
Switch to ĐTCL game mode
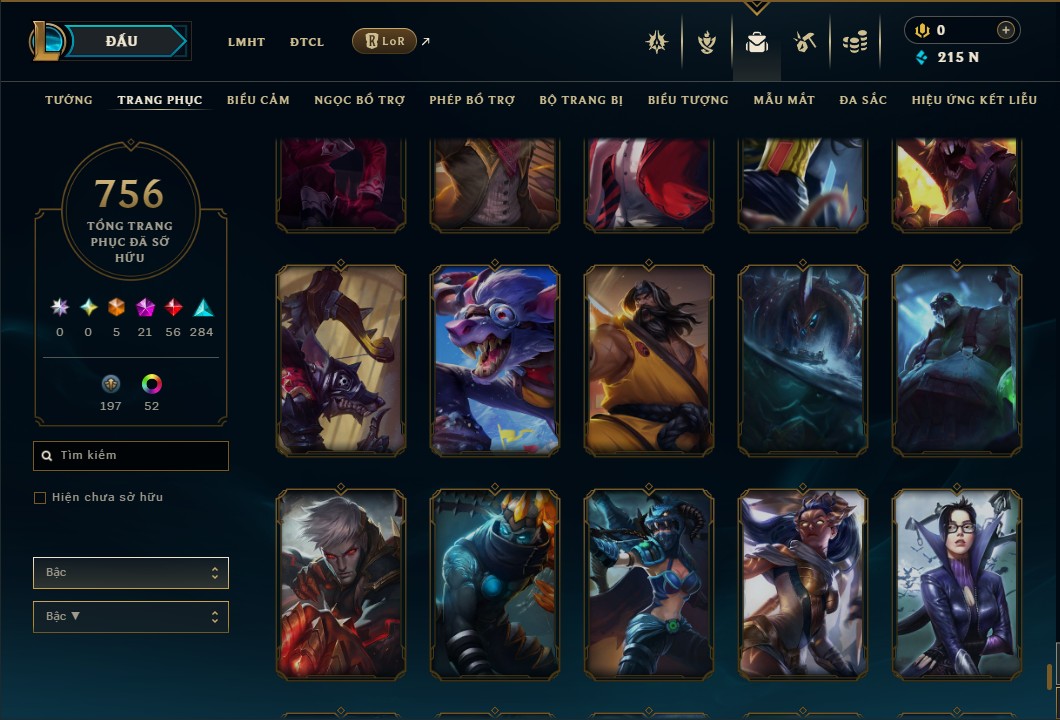(x=307, y=42)
